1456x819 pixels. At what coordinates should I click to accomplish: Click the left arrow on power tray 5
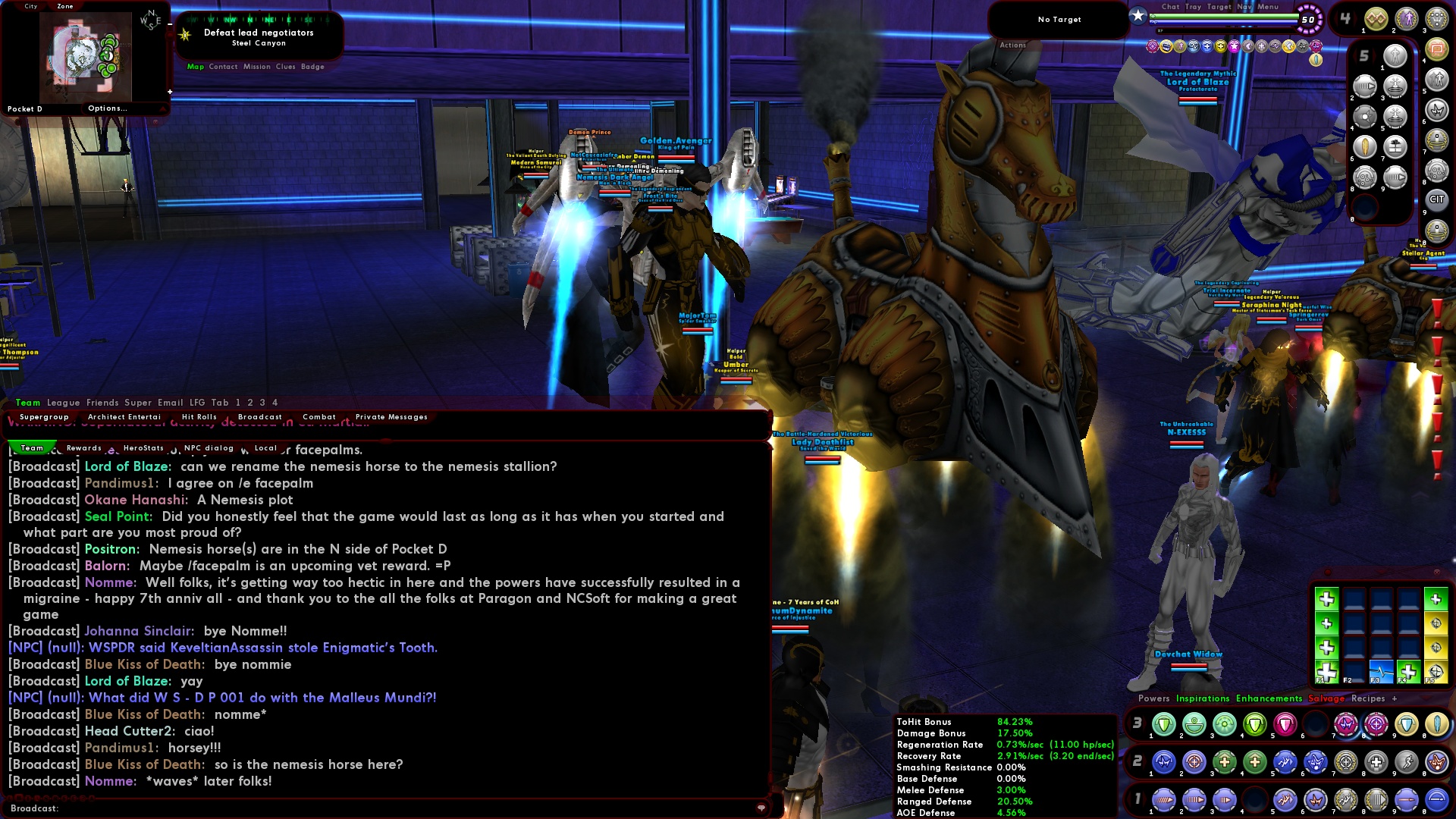[1354, 55]
